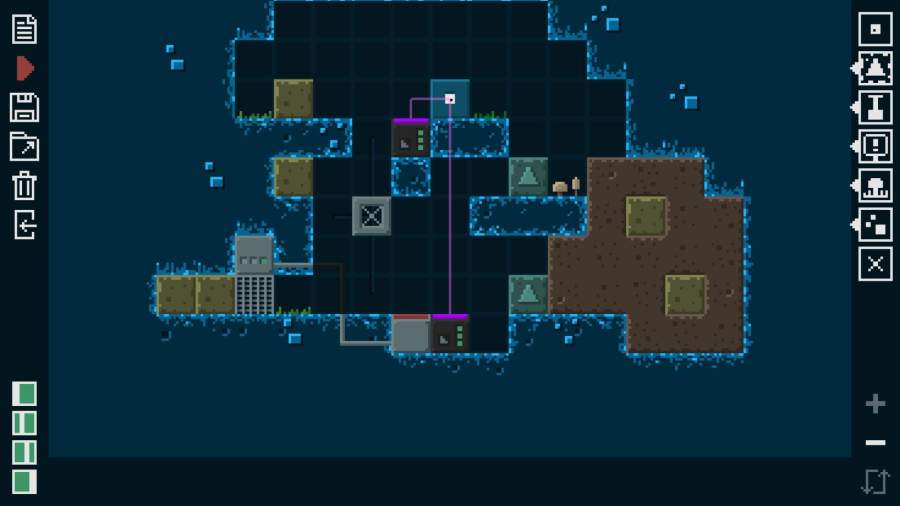Image resolution: width=900 pixels, height=506 pixels.
Task: Delete using the trash can icon
Action: coord(24,185)
